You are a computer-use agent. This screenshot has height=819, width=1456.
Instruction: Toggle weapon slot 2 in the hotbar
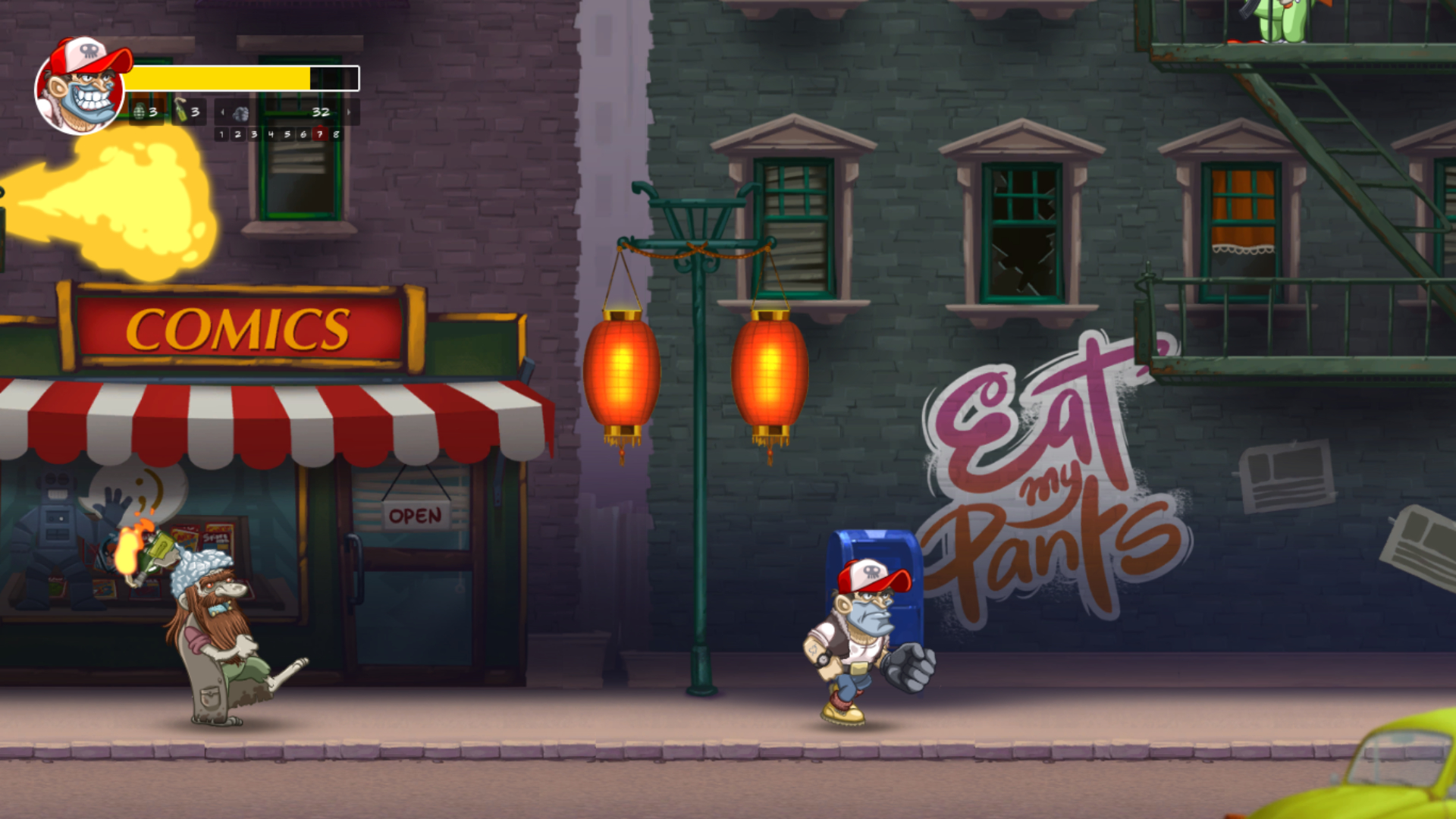(238, 134)
